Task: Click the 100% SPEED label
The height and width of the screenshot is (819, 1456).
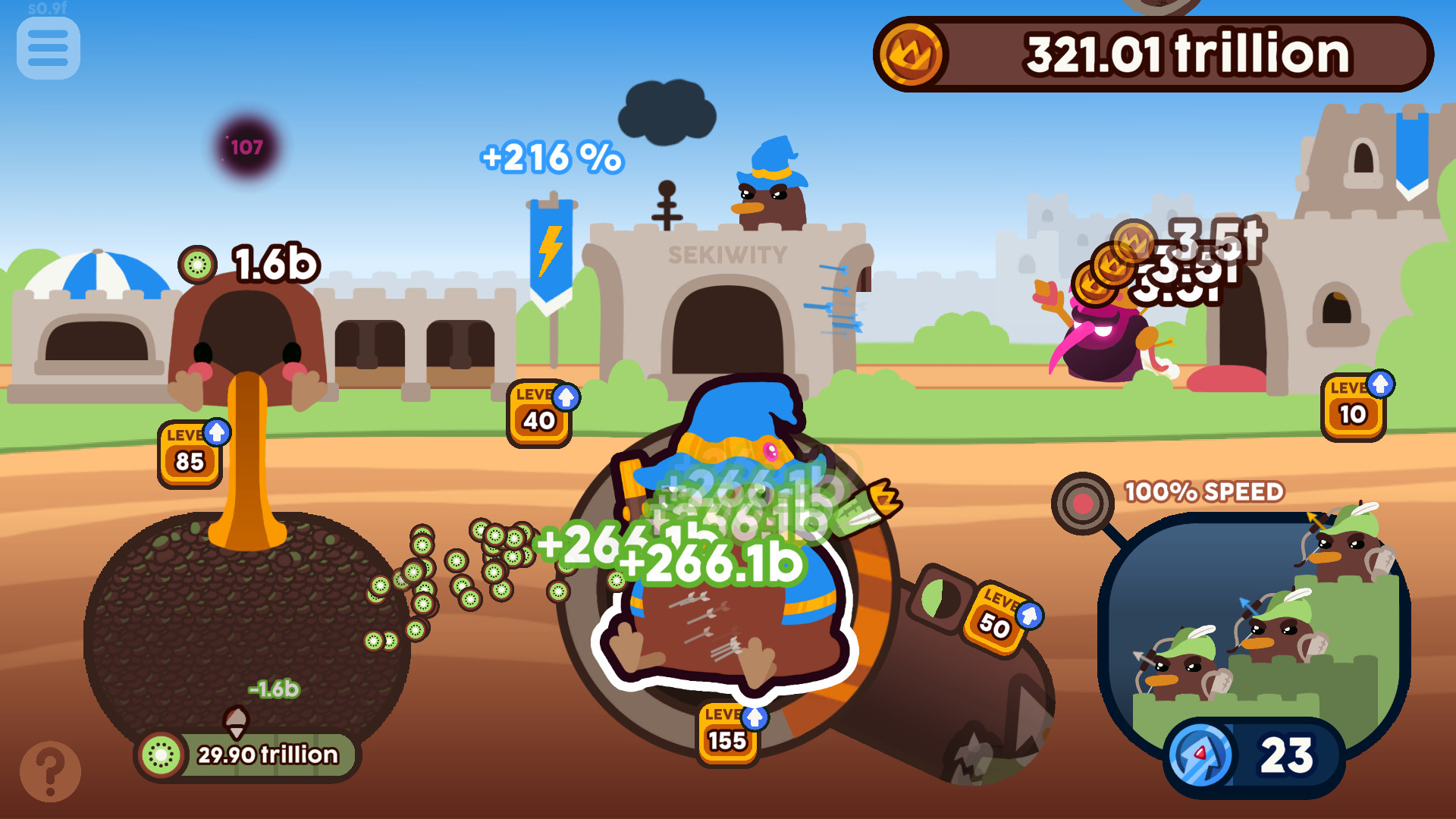Action: [1206, 491]
